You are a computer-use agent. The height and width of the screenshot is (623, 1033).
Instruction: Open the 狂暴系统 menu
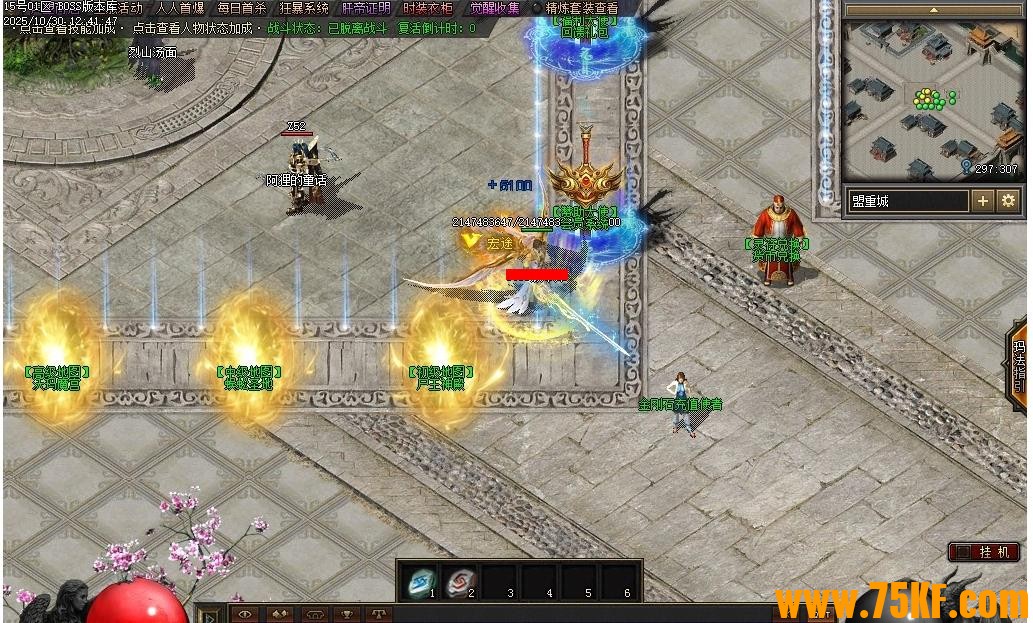(304, 7)
